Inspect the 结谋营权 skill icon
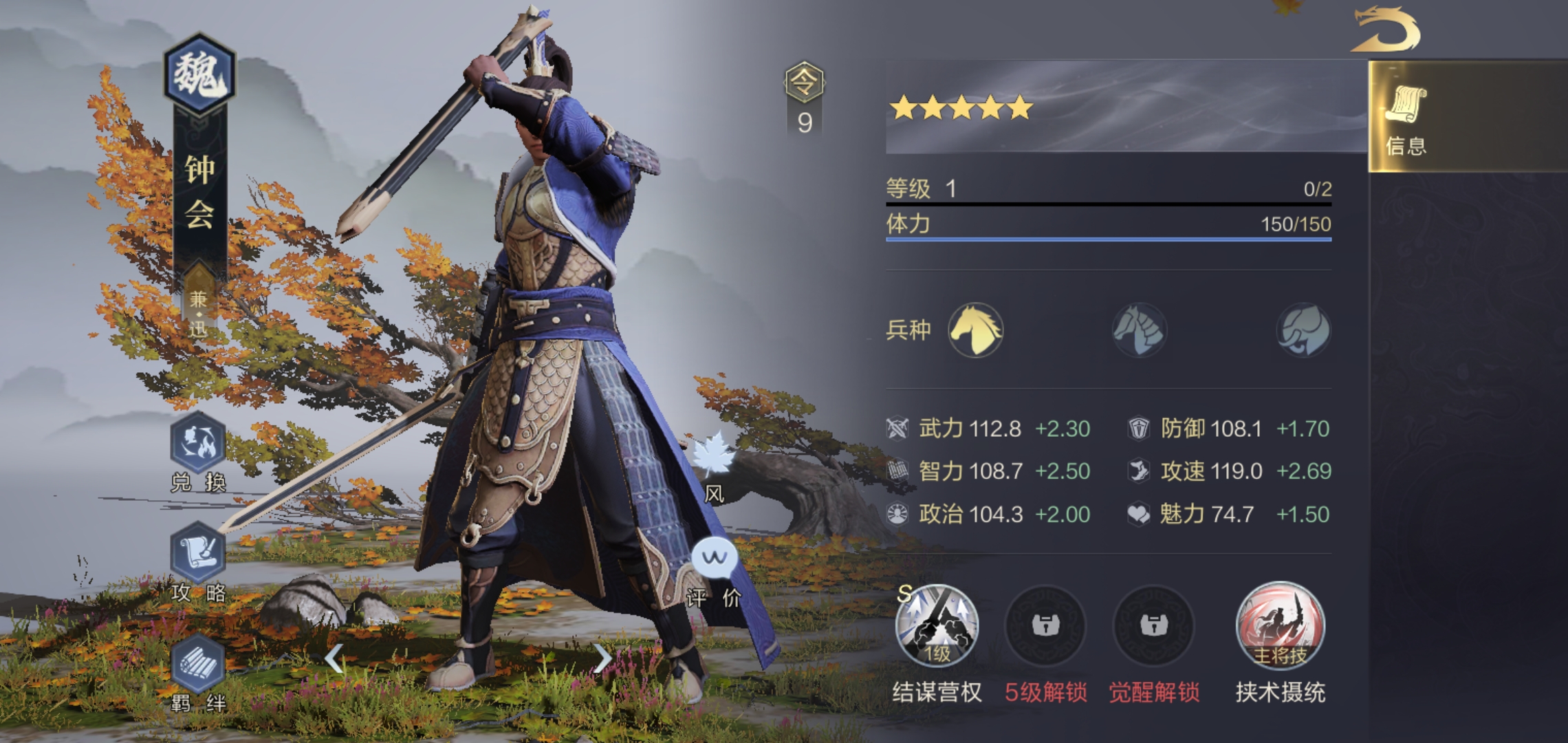Image resolution: width=1568 pixels, height=743 pixels. pos(936,626)
